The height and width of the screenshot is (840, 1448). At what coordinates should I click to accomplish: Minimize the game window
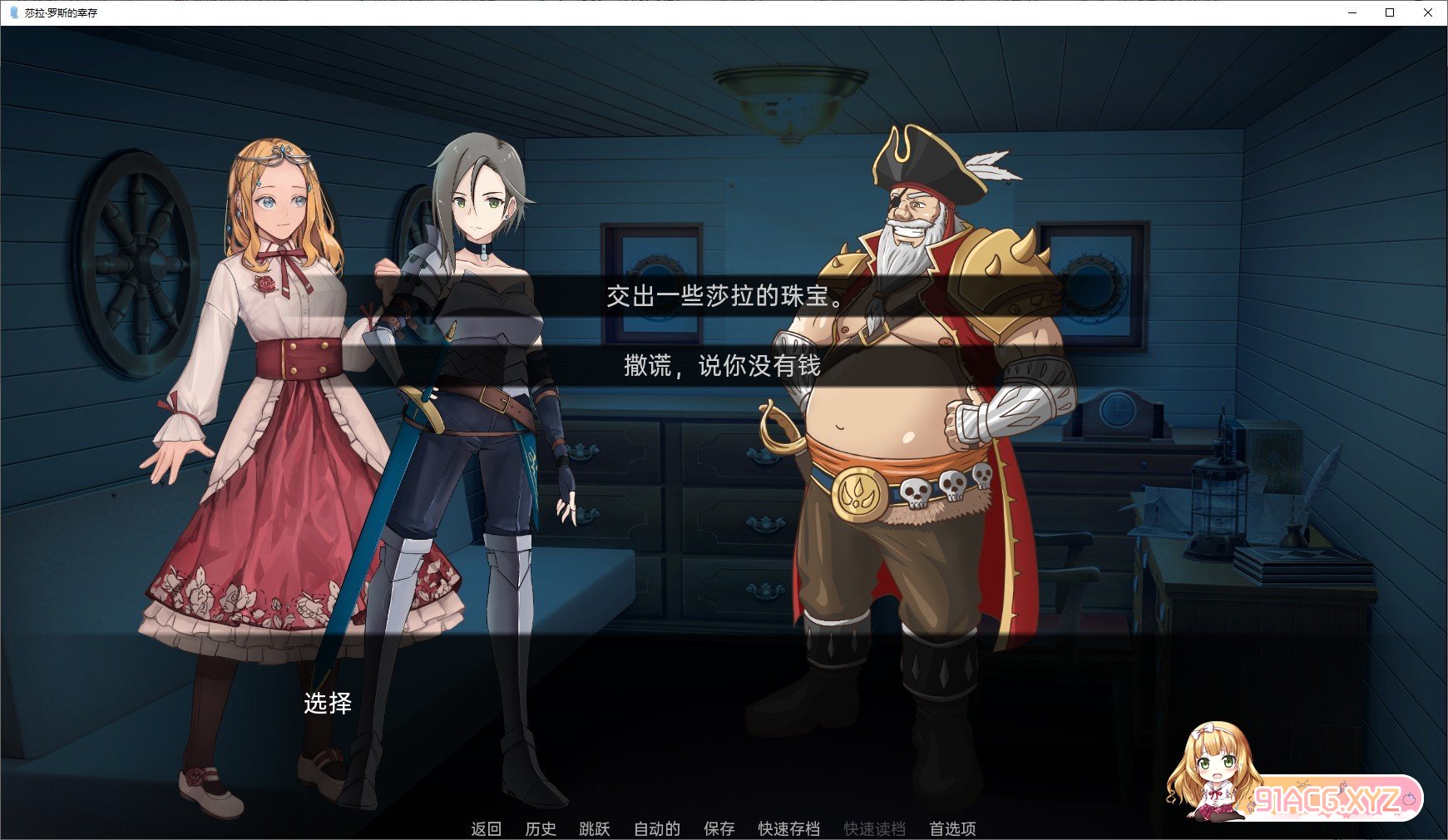pos(1352,12)
